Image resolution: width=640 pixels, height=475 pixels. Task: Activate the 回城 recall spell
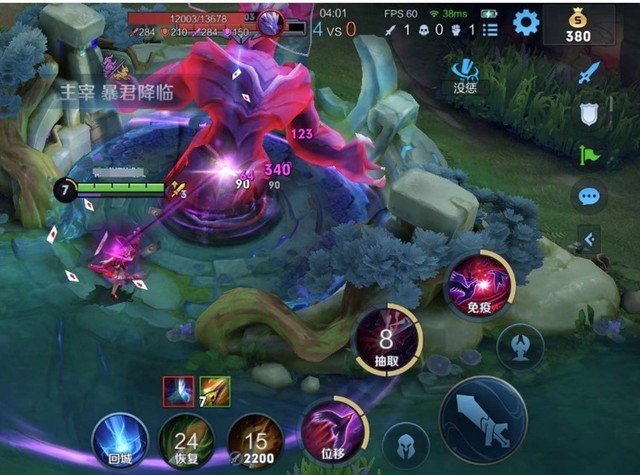pos(120,441)
